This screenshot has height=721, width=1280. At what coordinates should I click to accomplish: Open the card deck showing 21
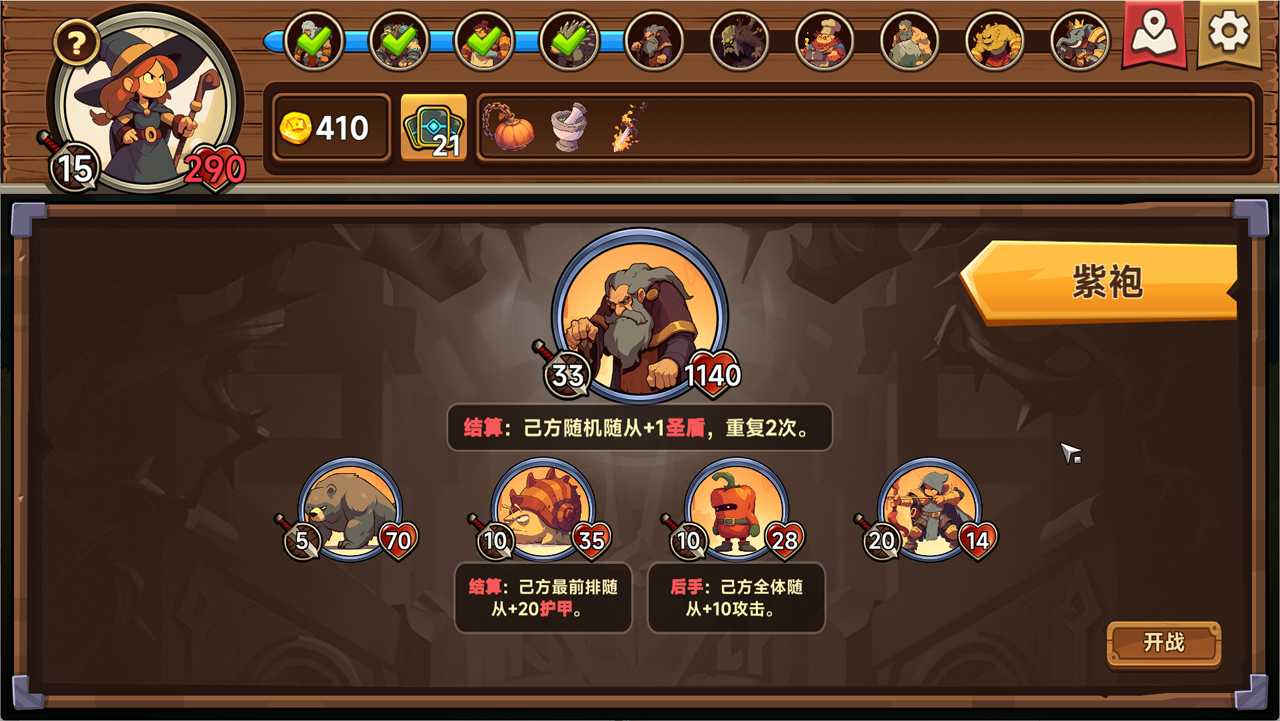point(433,128)
